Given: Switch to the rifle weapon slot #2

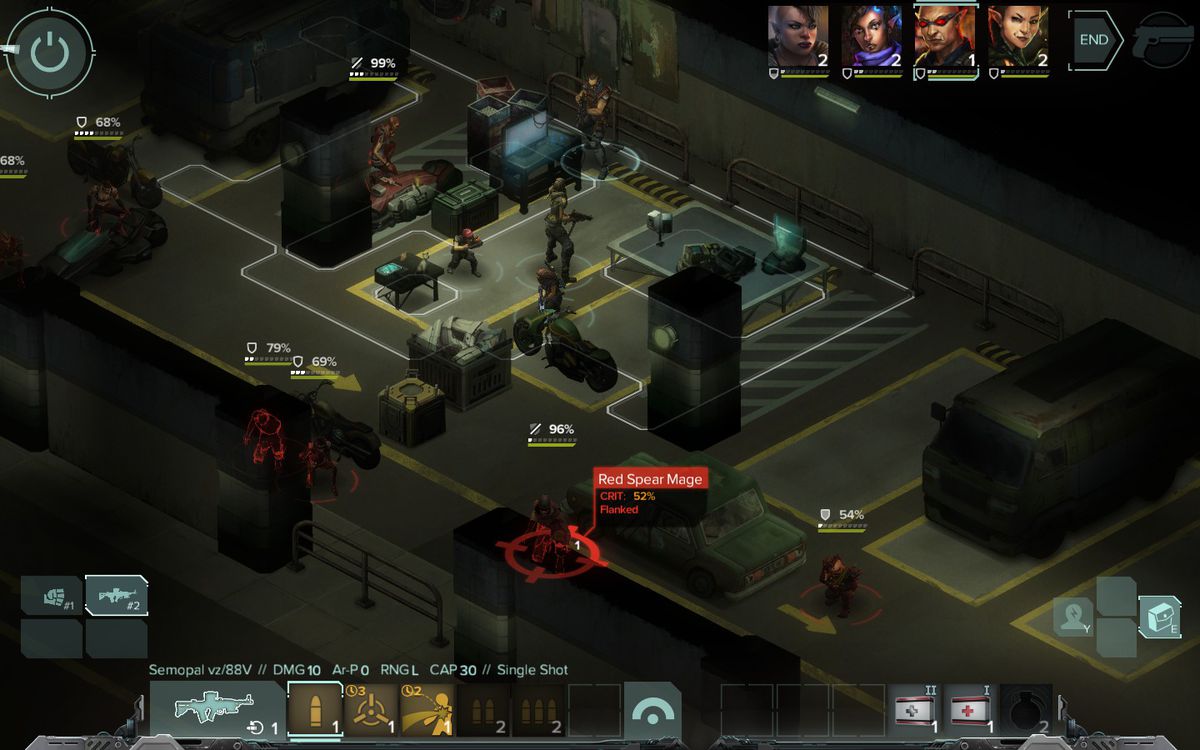Looking at the screenshot, I should 115,595.
